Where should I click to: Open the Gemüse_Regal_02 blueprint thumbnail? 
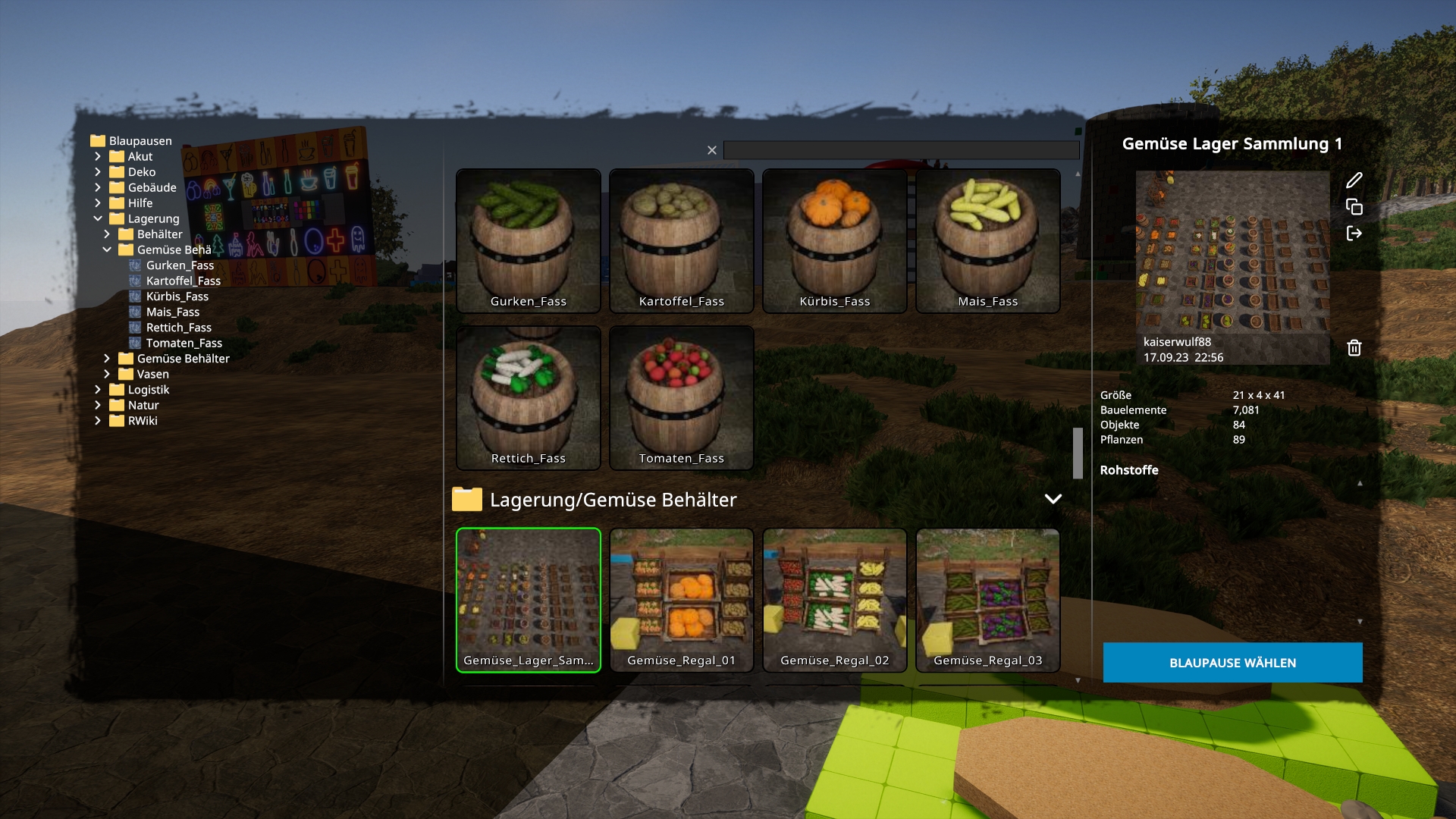pyautogui.click(x=835, y=600)
